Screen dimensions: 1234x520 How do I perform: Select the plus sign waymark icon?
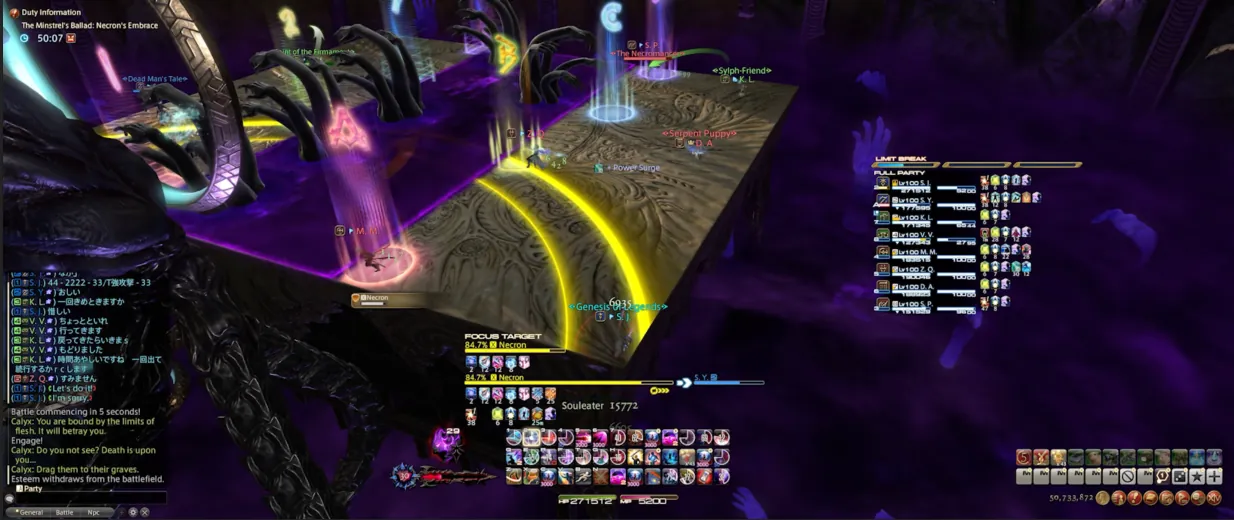1214,477
